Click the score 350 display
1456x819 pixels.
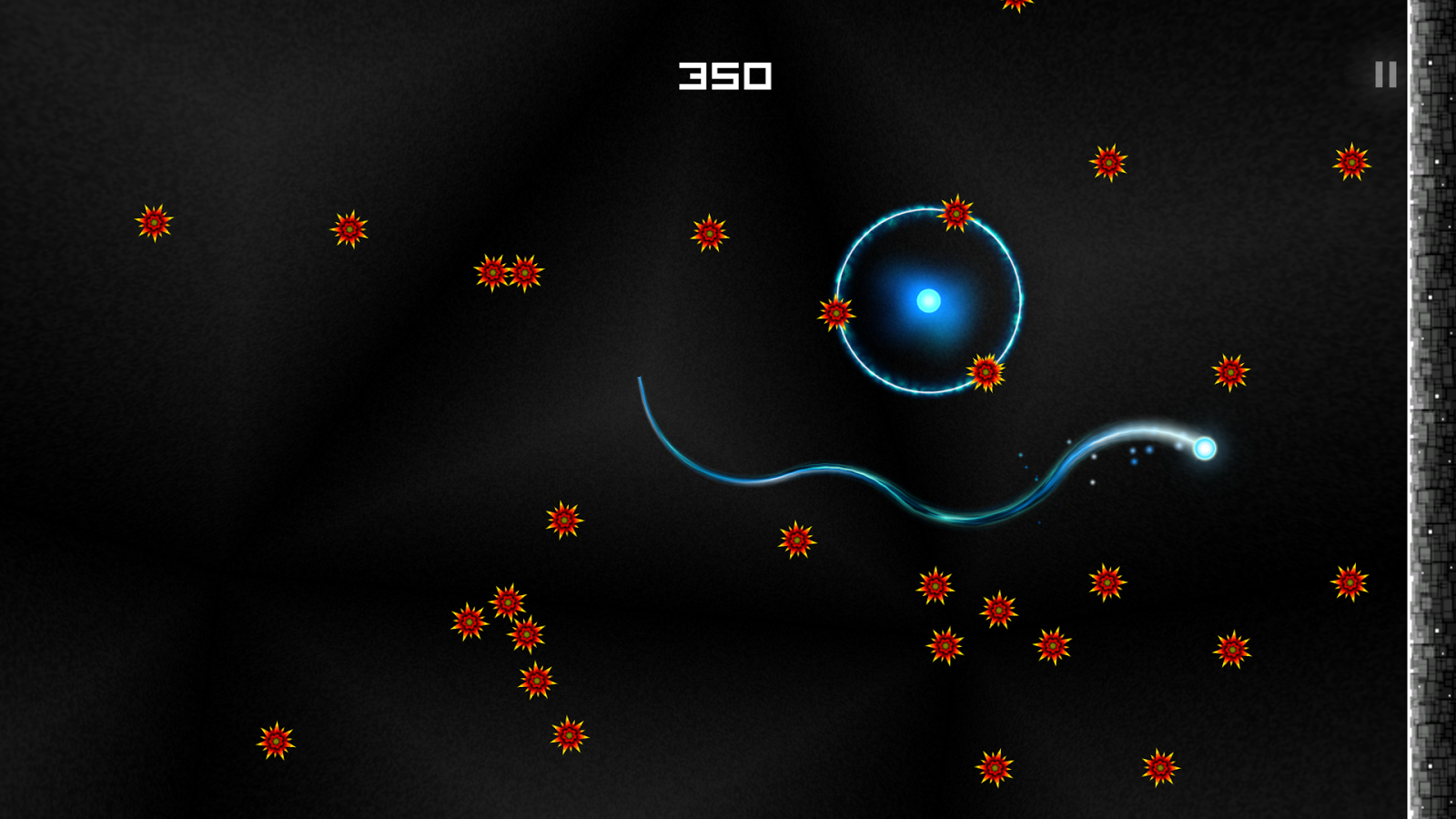[x=726, y=76]
